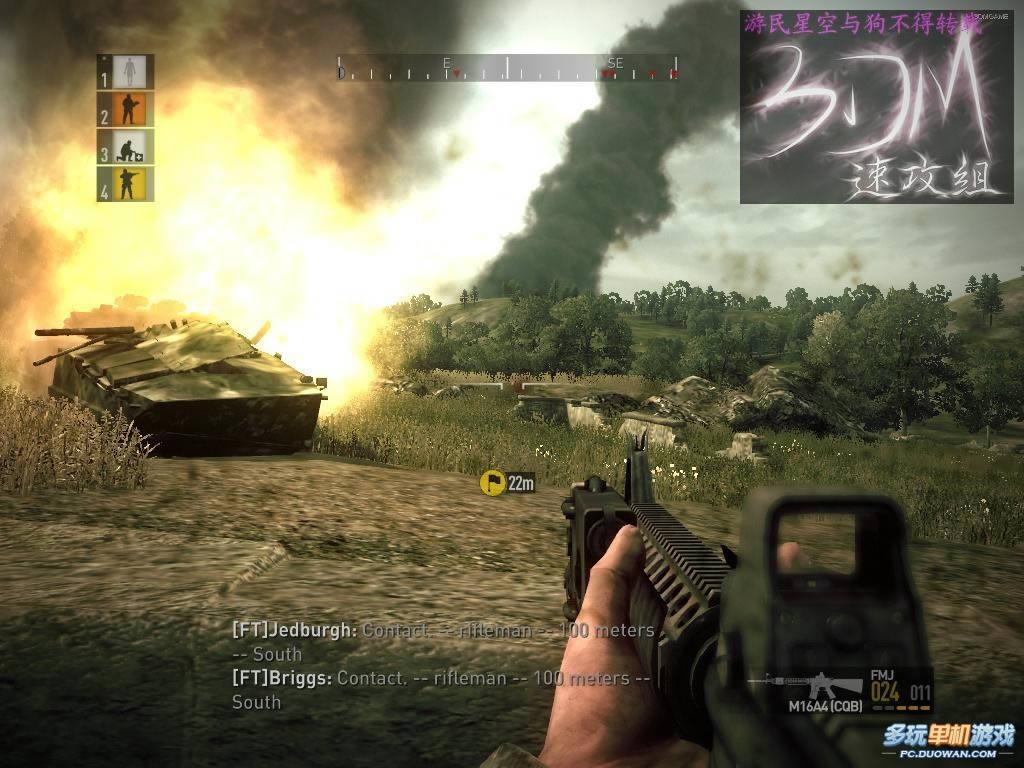Click the yellow flag objective marker

(x=492, y=484)
